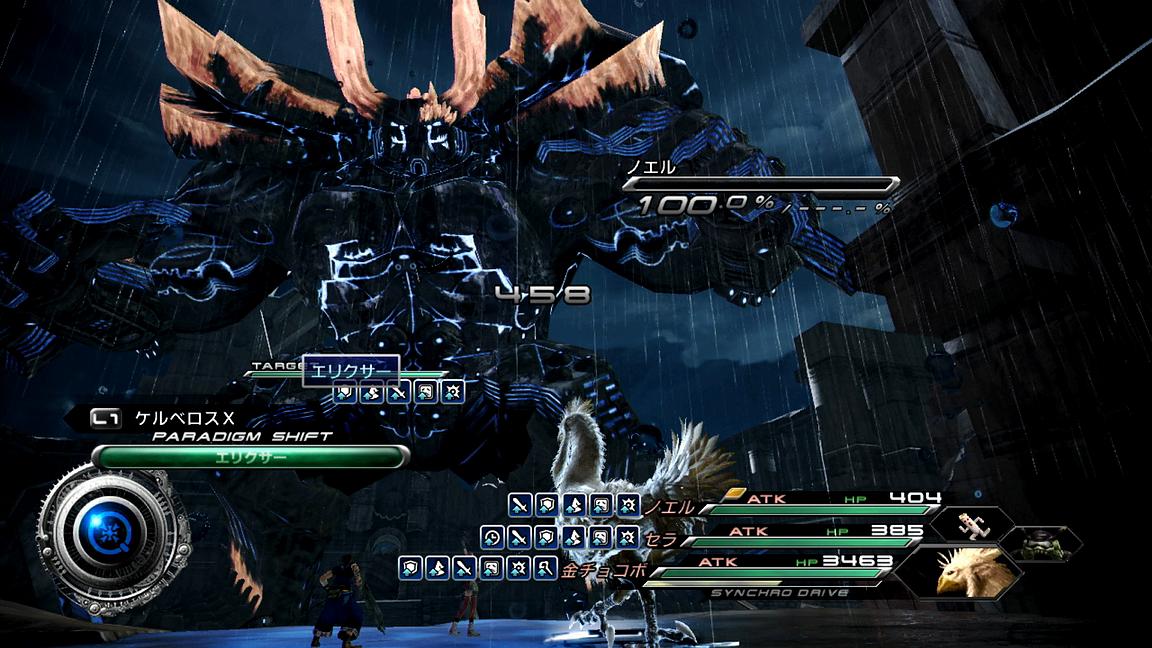
Task: Click the エリクサー tooltip above the target bar
Action: click(350, 370)
